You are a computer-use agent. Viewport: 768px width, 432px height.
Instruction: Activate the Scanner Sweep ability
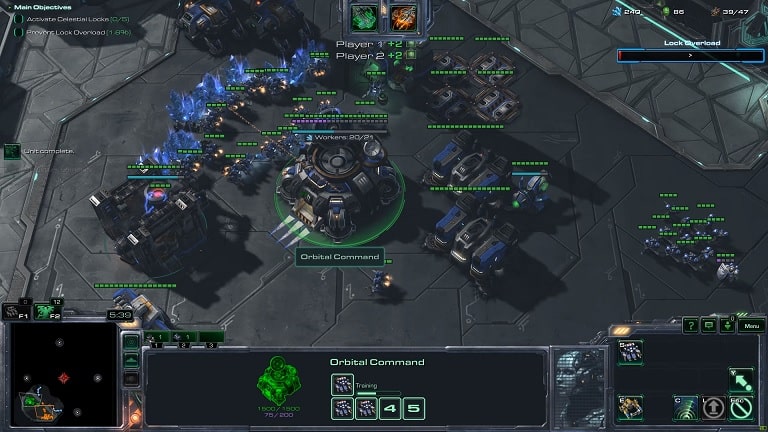point(685,406)
